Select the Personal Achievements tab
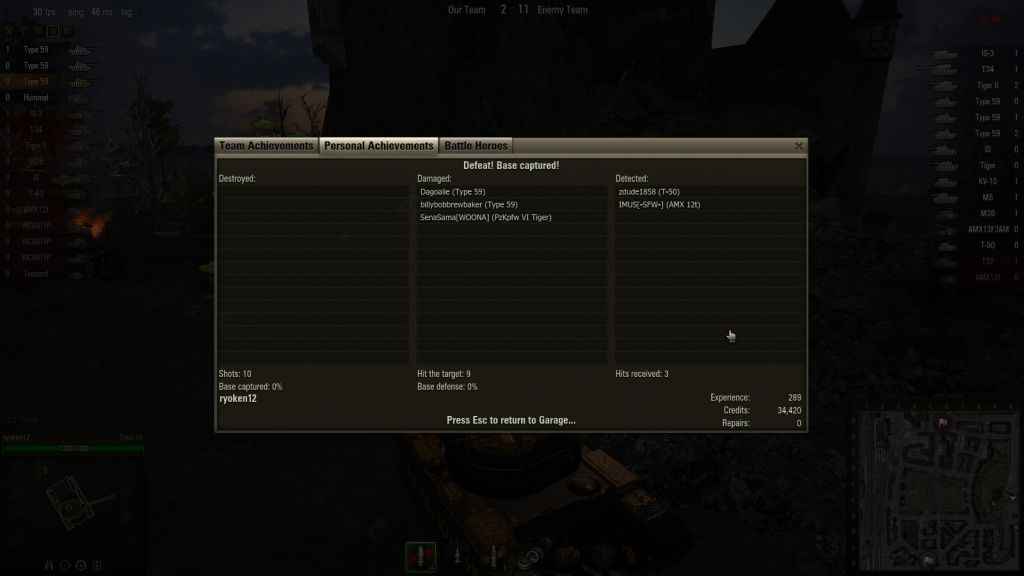1024x576 pixels. tap(378, 146)
